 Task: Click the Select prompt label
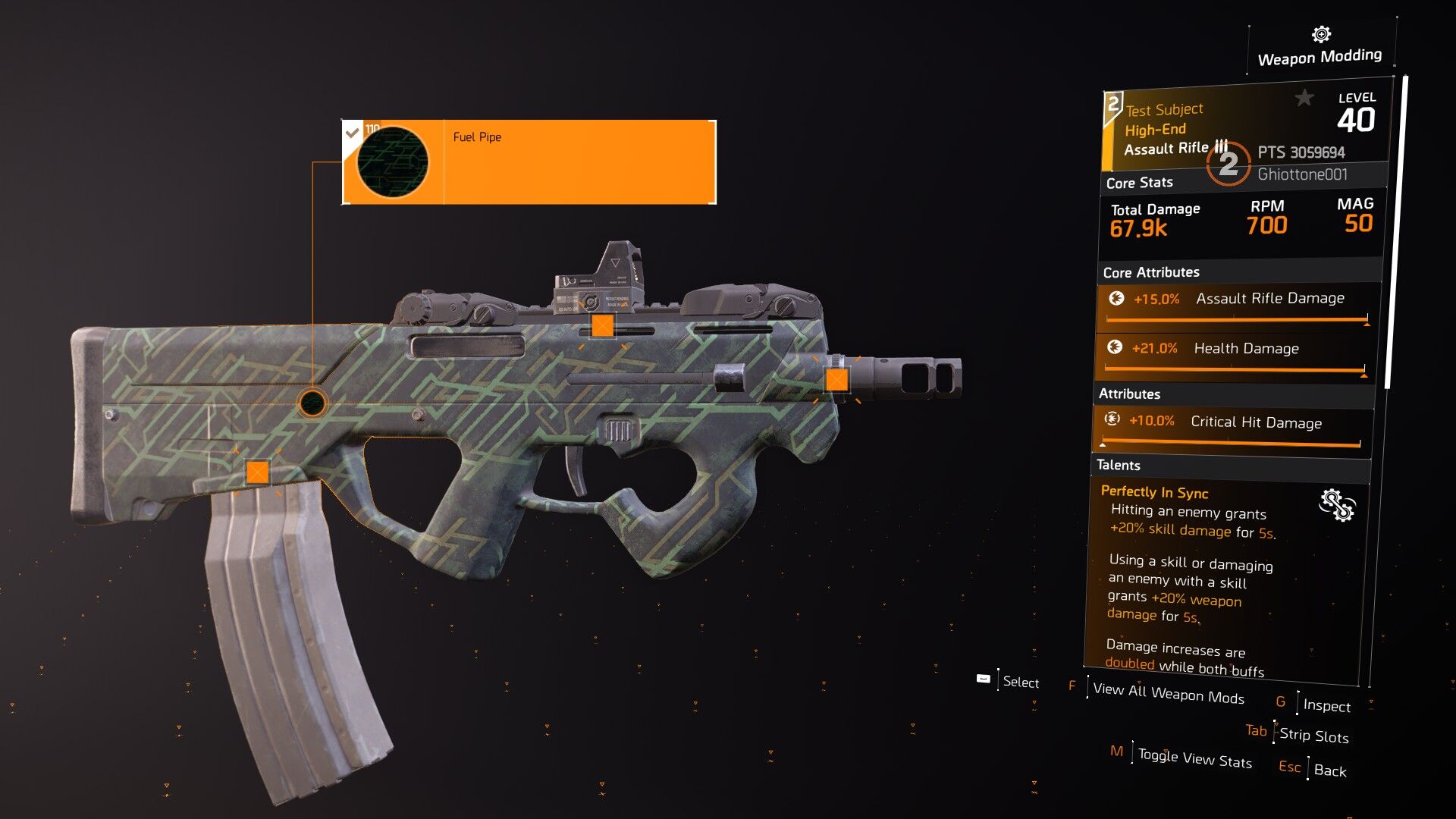tap(1020, 682)
